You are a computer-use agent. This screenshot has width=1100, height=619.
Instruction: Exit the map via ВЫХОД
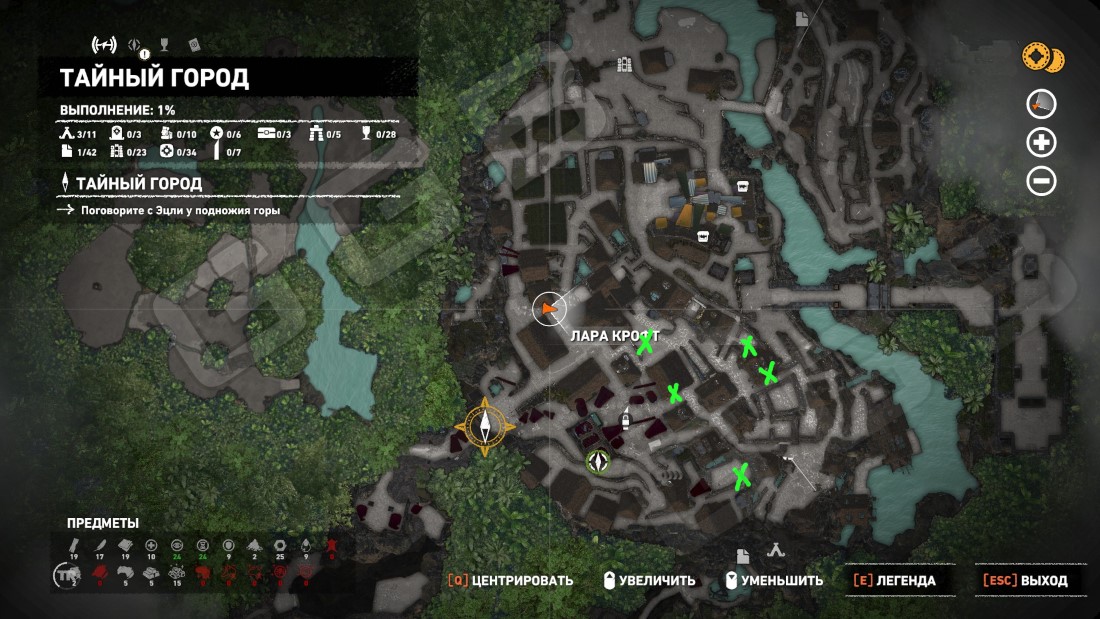click(1025, 580)
